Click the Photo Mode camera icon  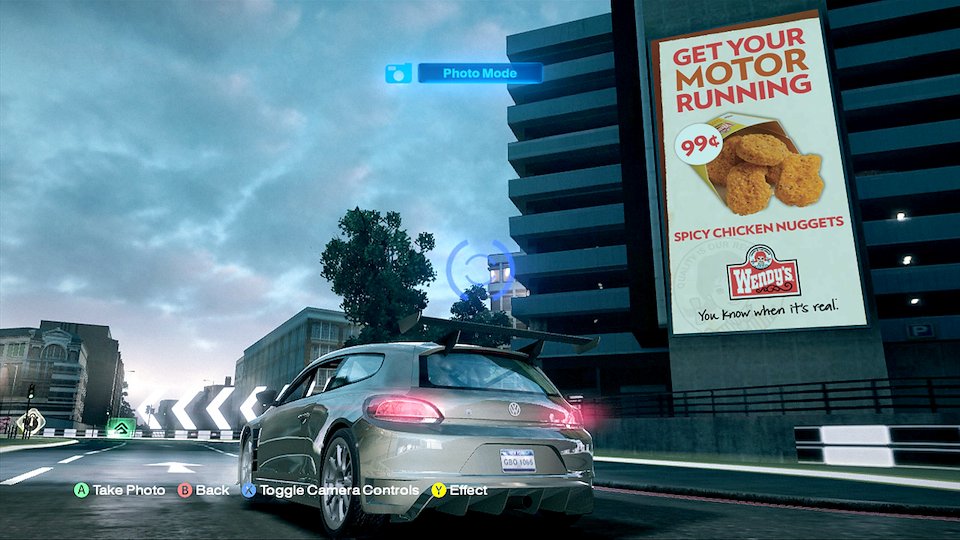pyautogui.click(x=398, y=73)
